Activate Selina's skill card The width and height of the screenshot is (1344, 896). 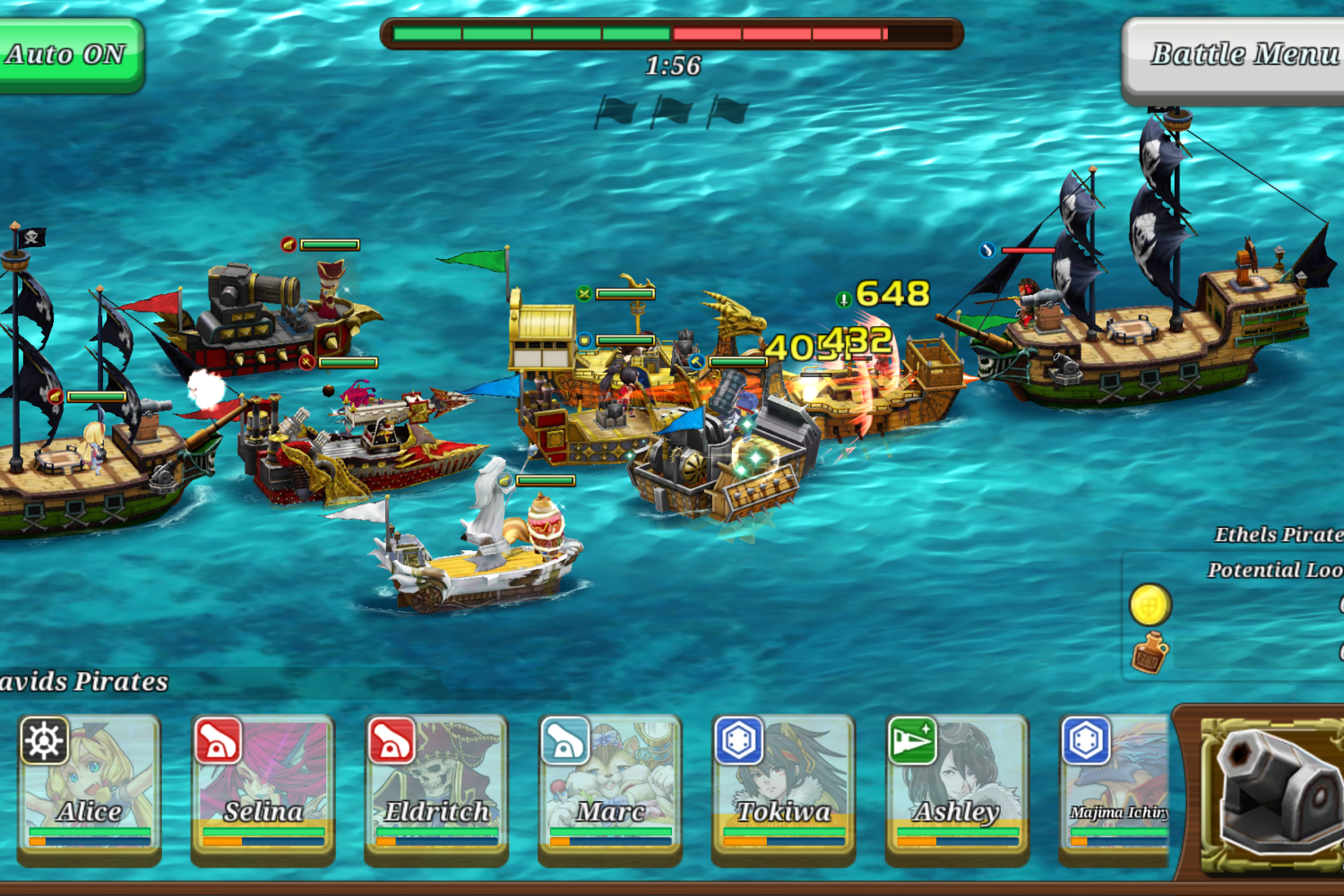263,788
